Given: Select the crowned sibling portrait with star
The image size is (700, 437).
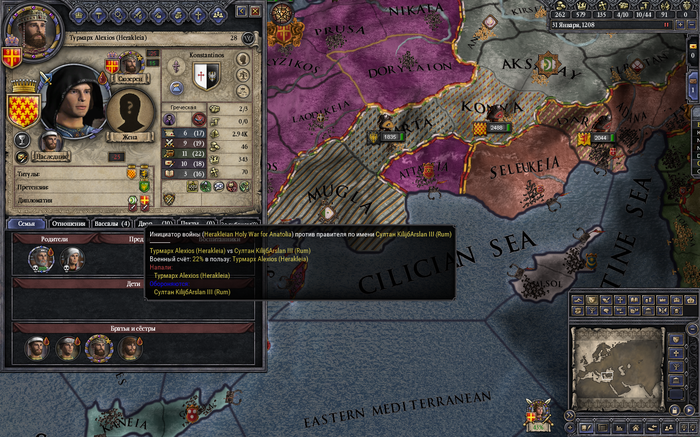Looking at the screenshot, I should 98,347.
